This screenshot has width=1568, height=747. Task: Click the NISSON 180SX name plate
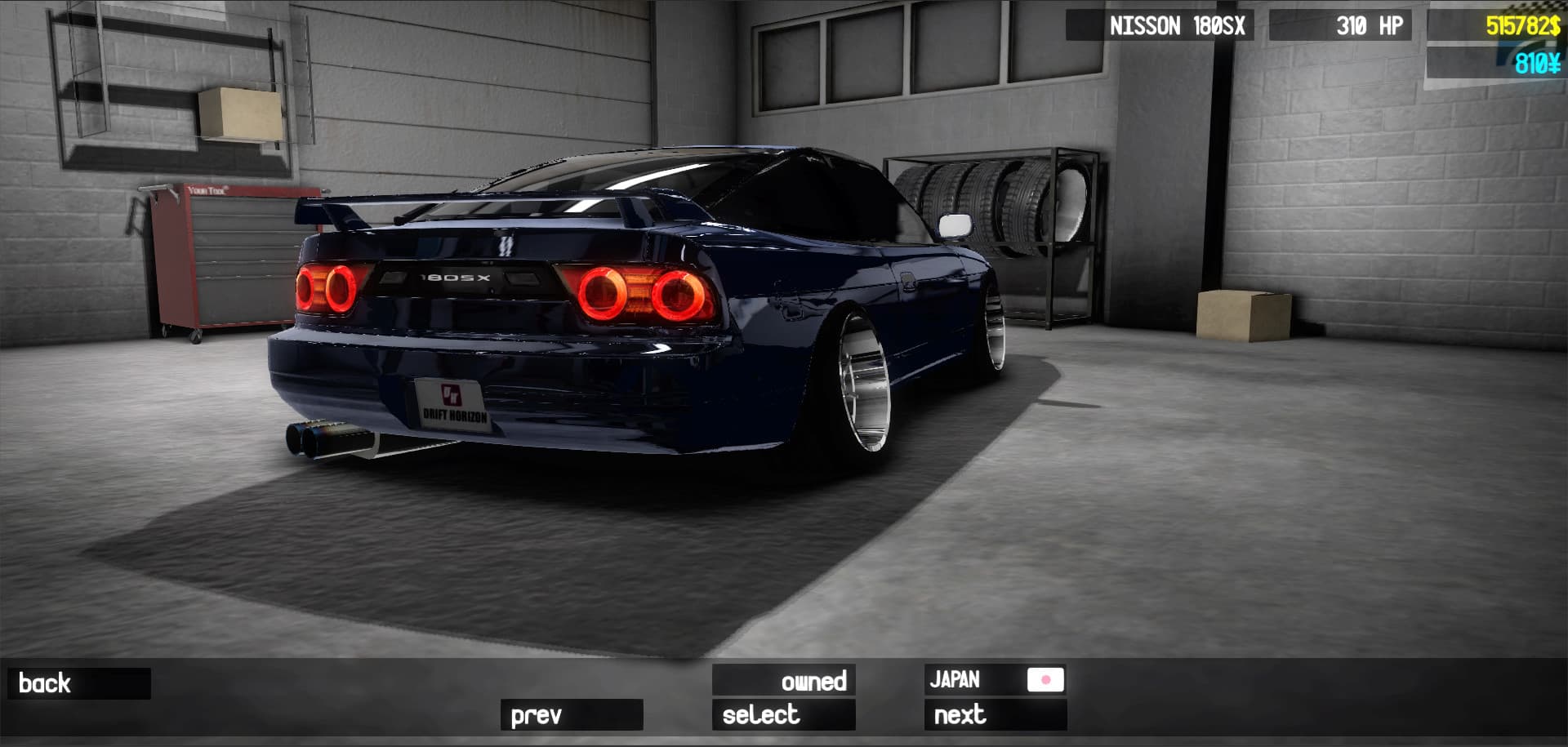click(1178, 25)
